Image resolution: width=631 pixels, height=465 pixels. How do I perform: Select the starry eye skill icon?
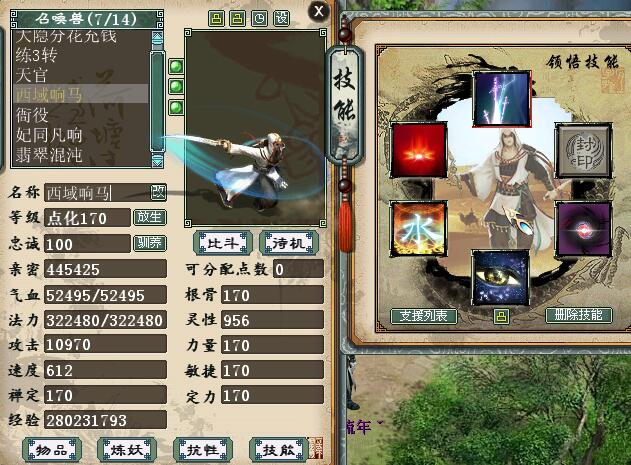(x=501, y=279)
